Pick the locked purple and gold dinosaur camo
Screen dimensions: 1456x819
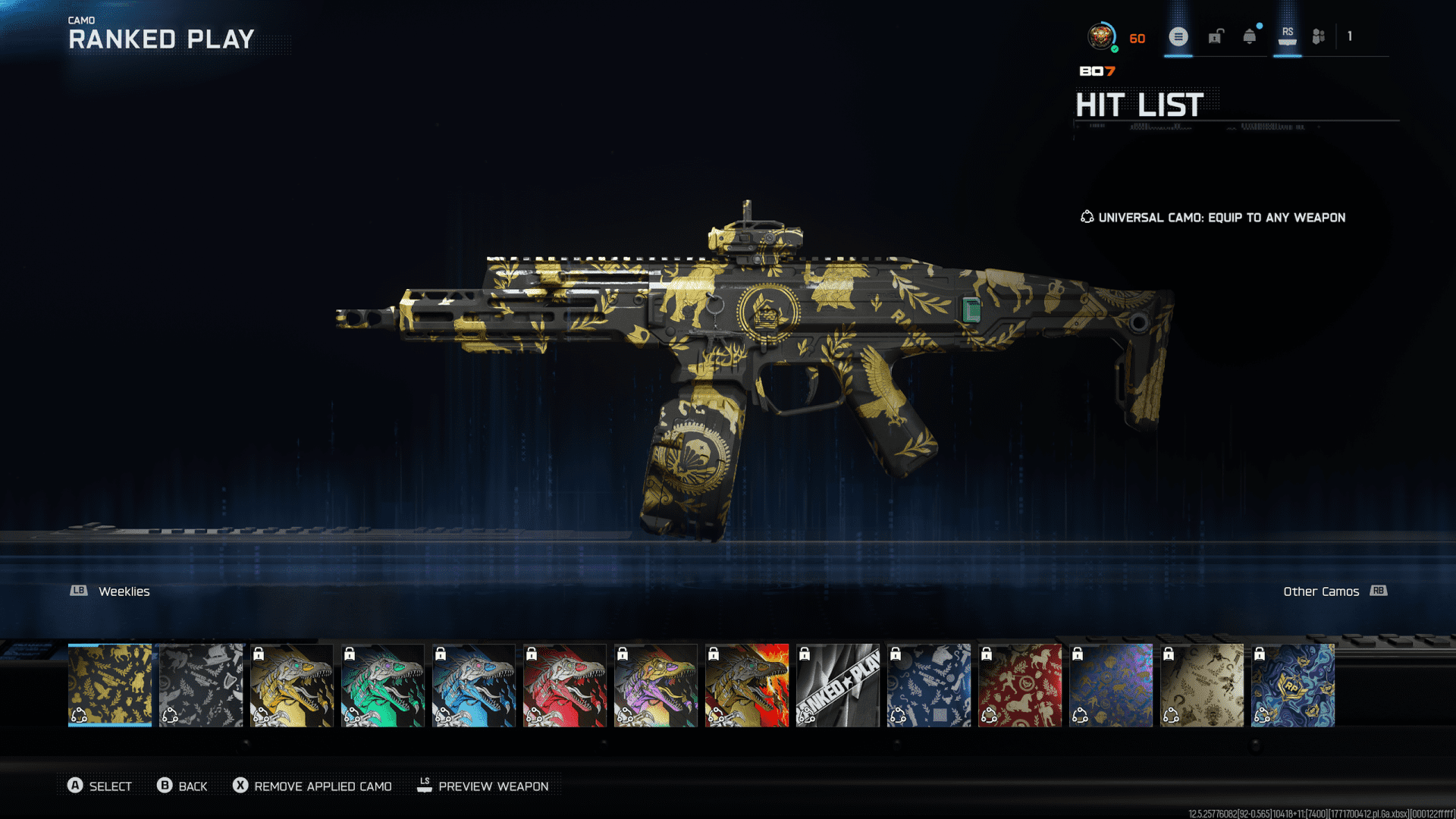[x=656, y=685]
